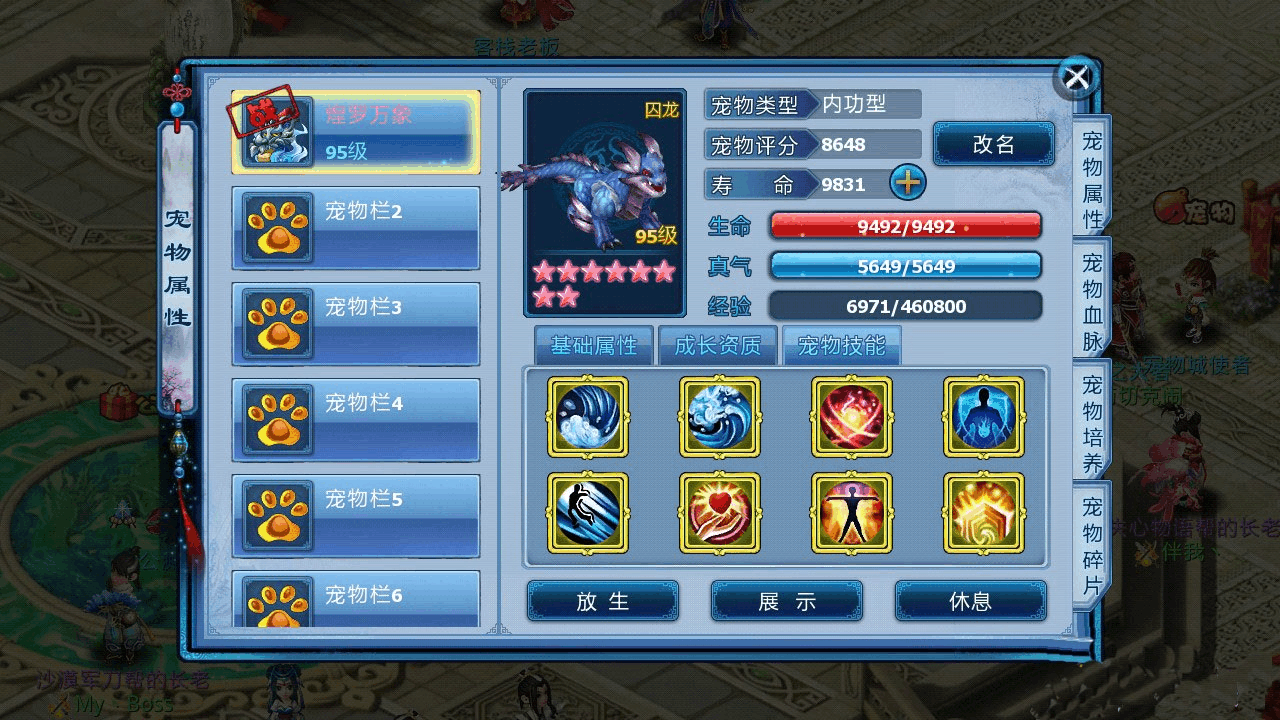The height and width of the screenshot is (720, 1280).
Task: Close the pet attributes window
Action: [1076, 77]
